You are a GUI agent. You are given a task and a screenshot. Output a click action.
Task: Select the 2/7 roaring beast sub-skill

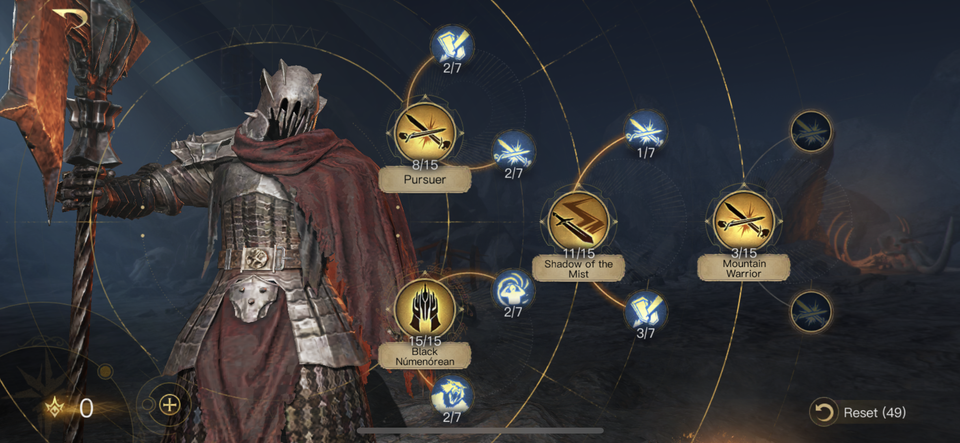(452, 394)
